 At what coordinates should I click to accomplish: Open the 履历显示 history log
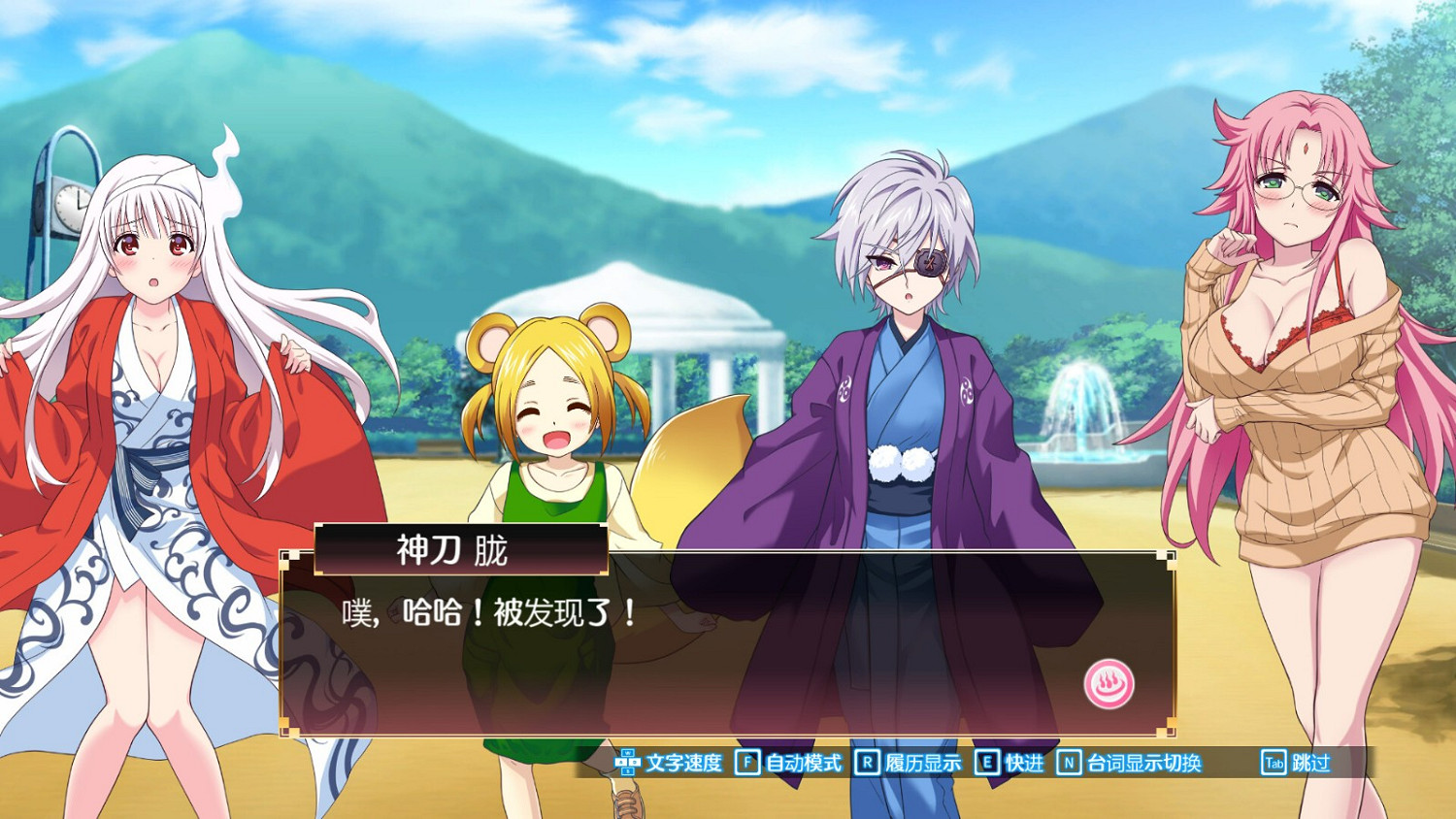click(922, 764)
